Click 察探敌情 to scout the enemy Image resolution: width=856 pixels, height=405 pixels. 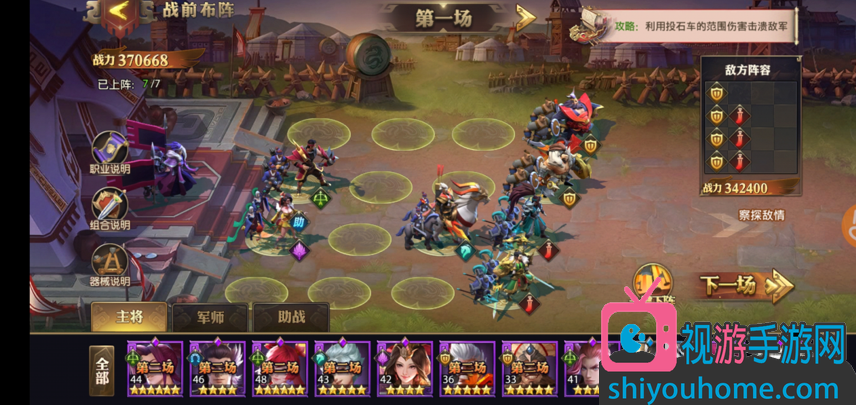pyautogui.click(x=761, y=215)
